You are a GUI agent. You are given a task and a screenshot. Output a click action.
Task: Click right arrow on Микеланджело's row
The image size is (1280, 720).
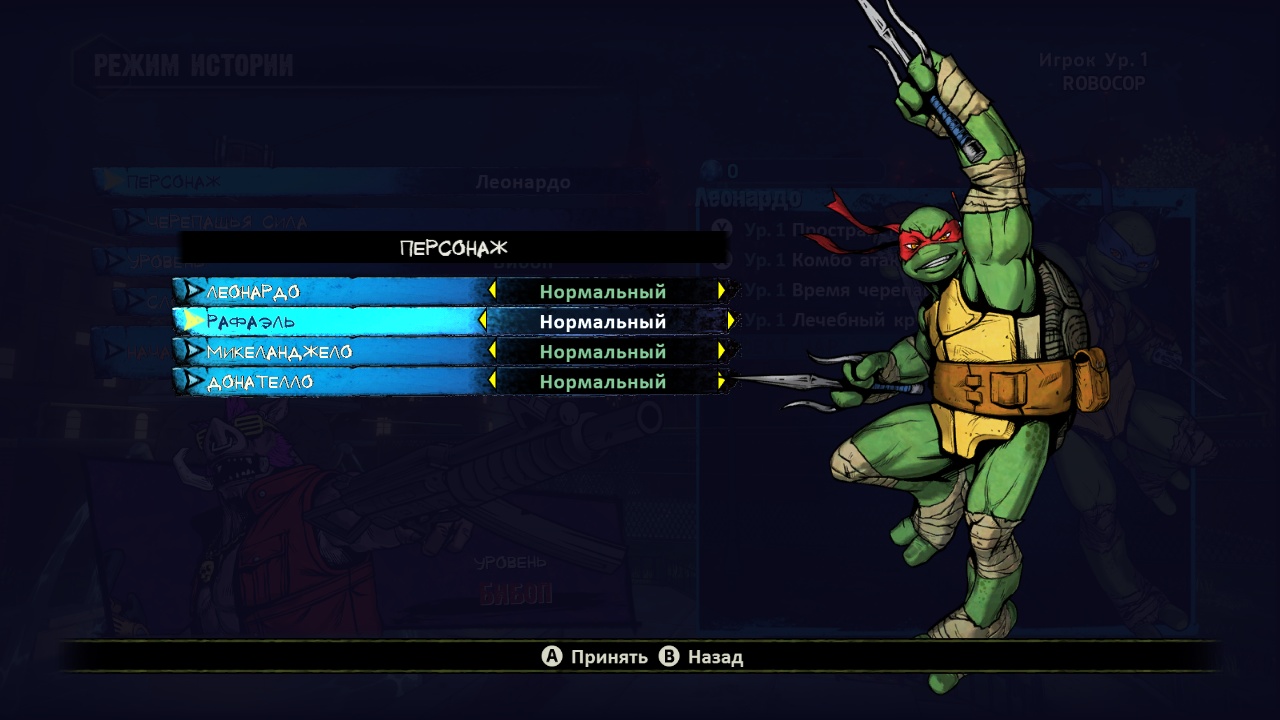coord(721,351)
